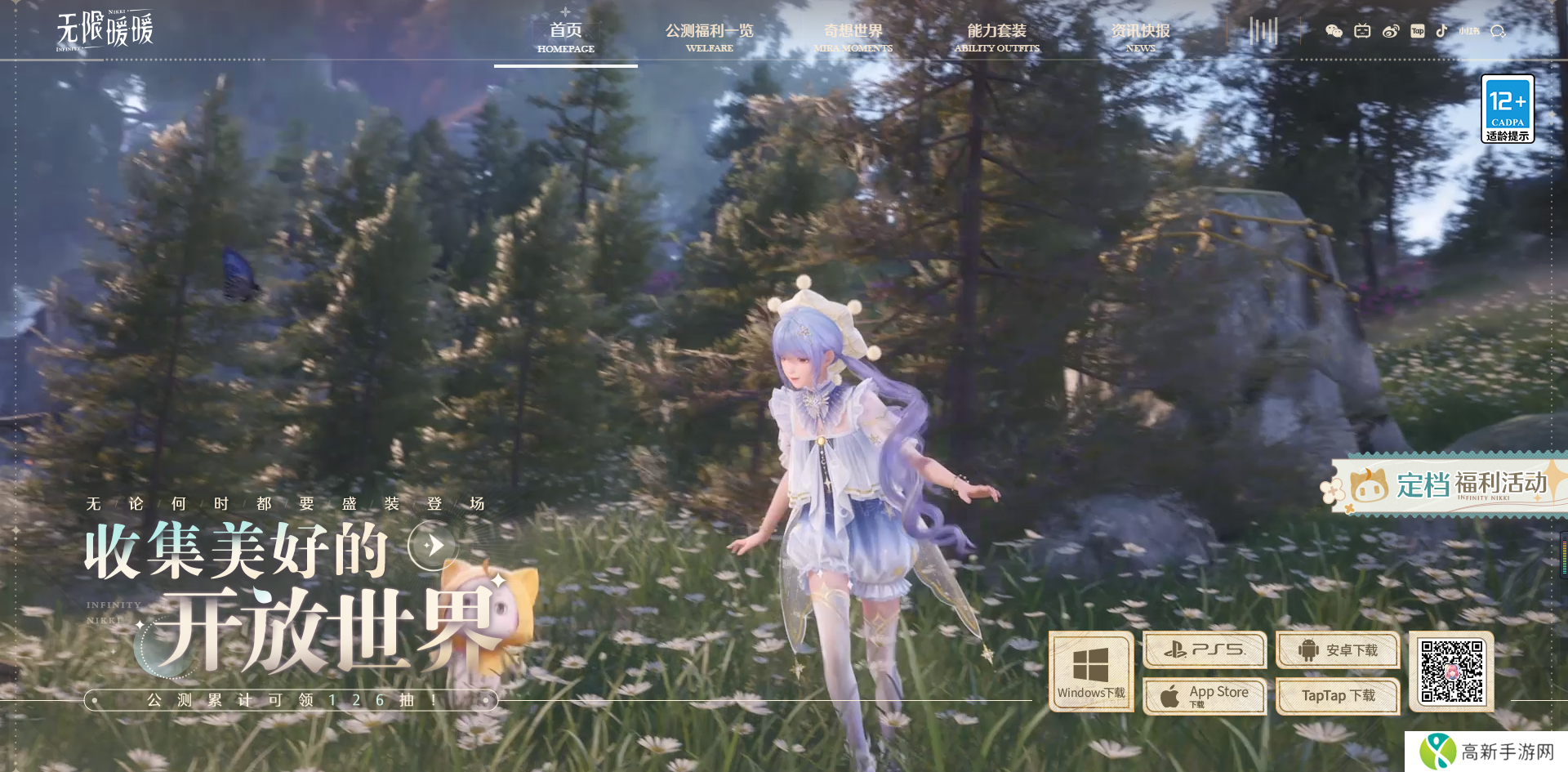This screenshot has height=772, width=1568.
Task: Open the WeChat social icon
Action: 1334,31
